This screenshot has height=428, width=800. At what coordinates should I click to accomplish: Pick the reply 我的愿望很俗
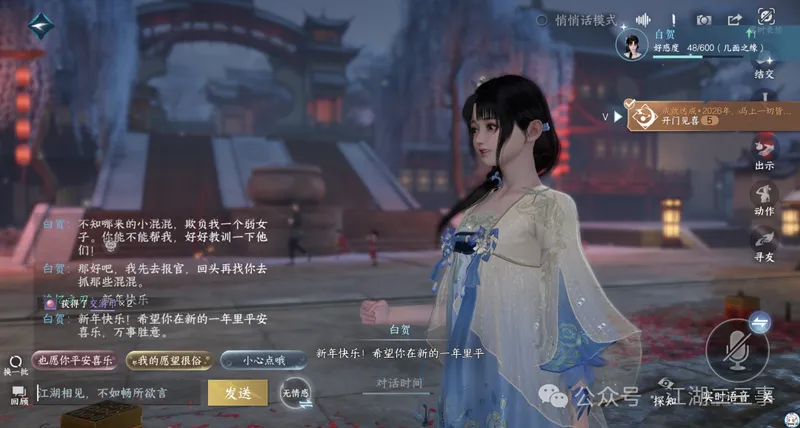point(167,359)
